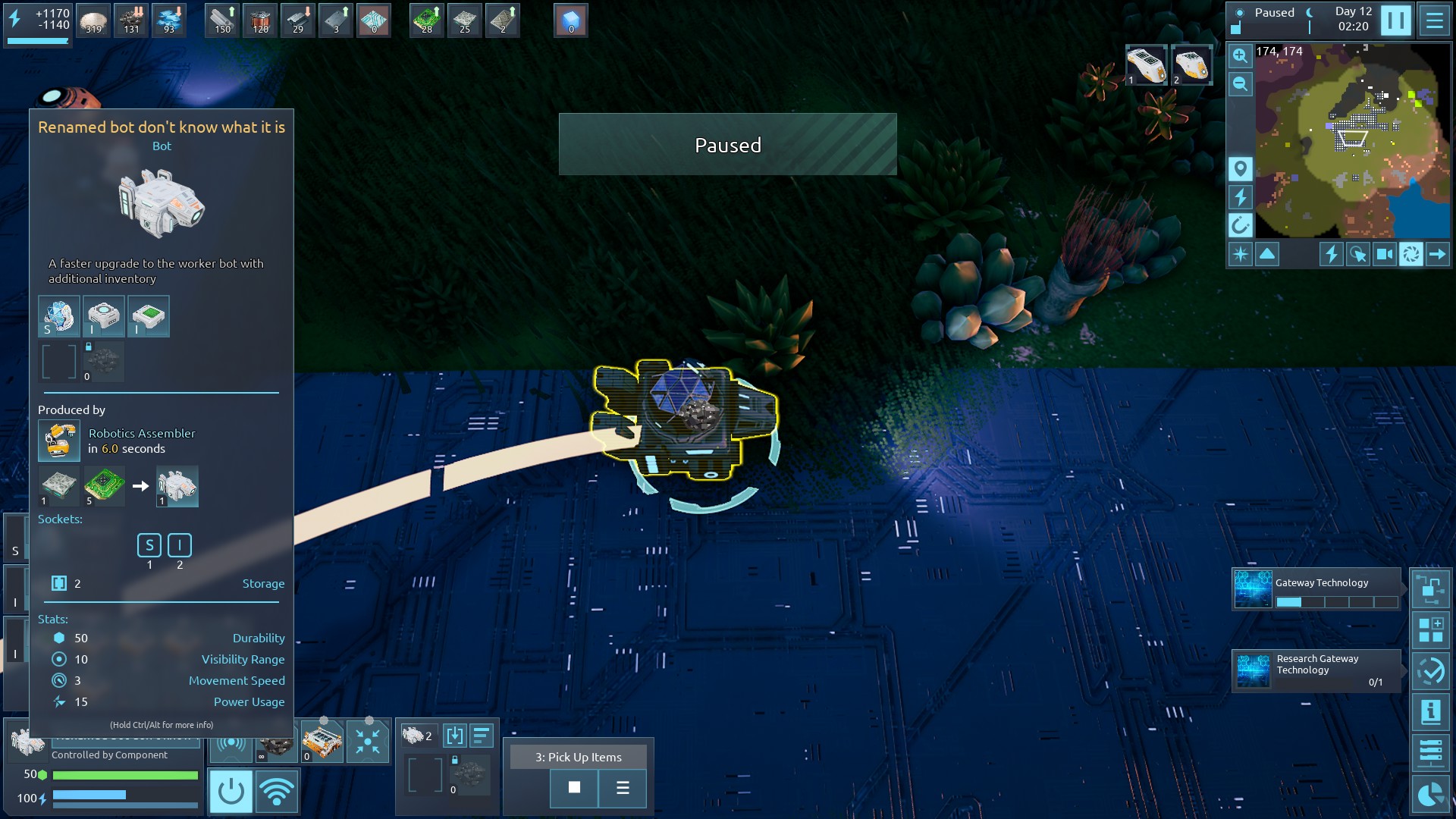The width and height of the screenshot is (1456, 819).
Task: Toggle the map pin marker filter
Action: point(1240,168)
